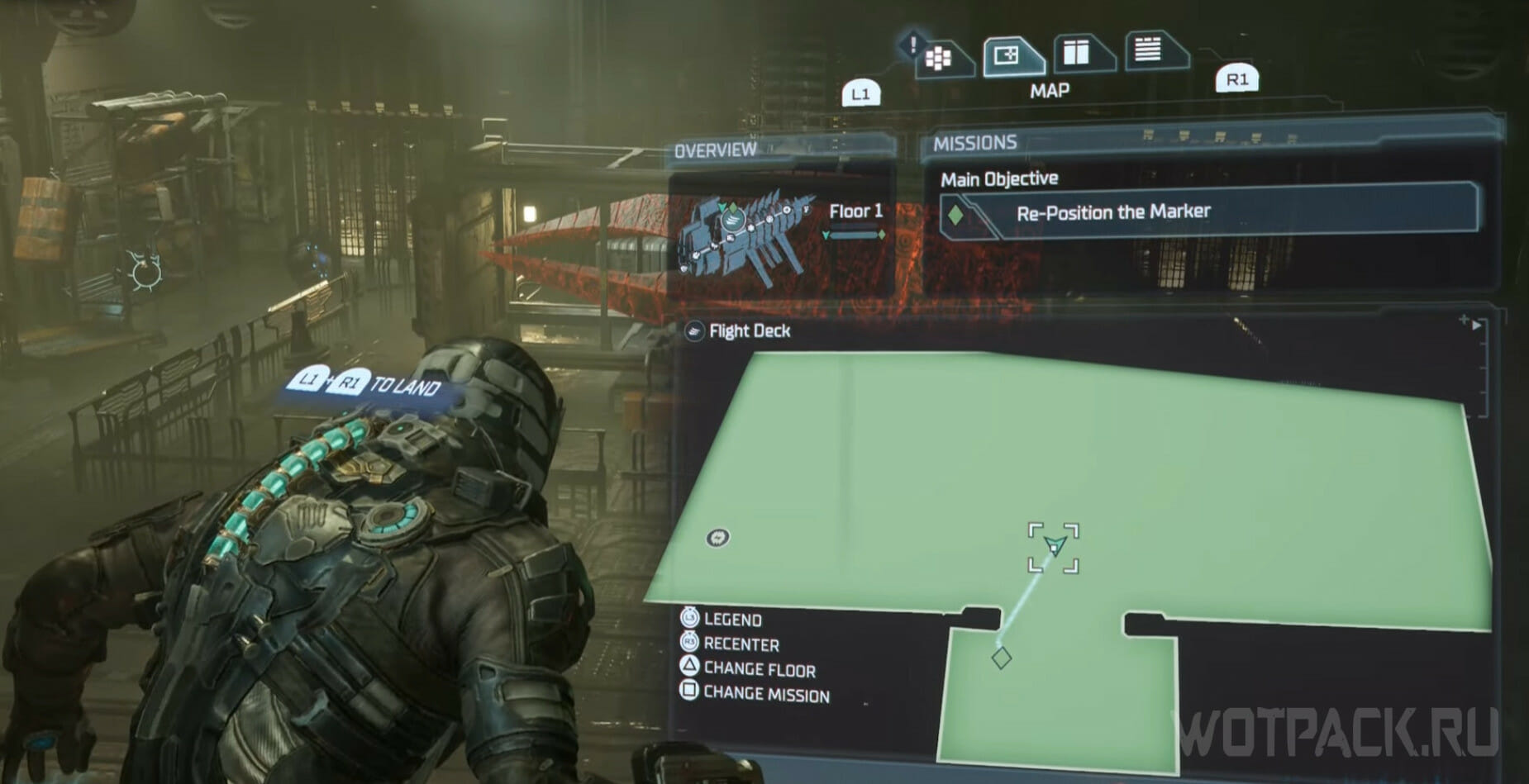The image size is (1529, 784).
Task: Click the round station icon on map
Action: pyautogui.click(x=717, y=538)
